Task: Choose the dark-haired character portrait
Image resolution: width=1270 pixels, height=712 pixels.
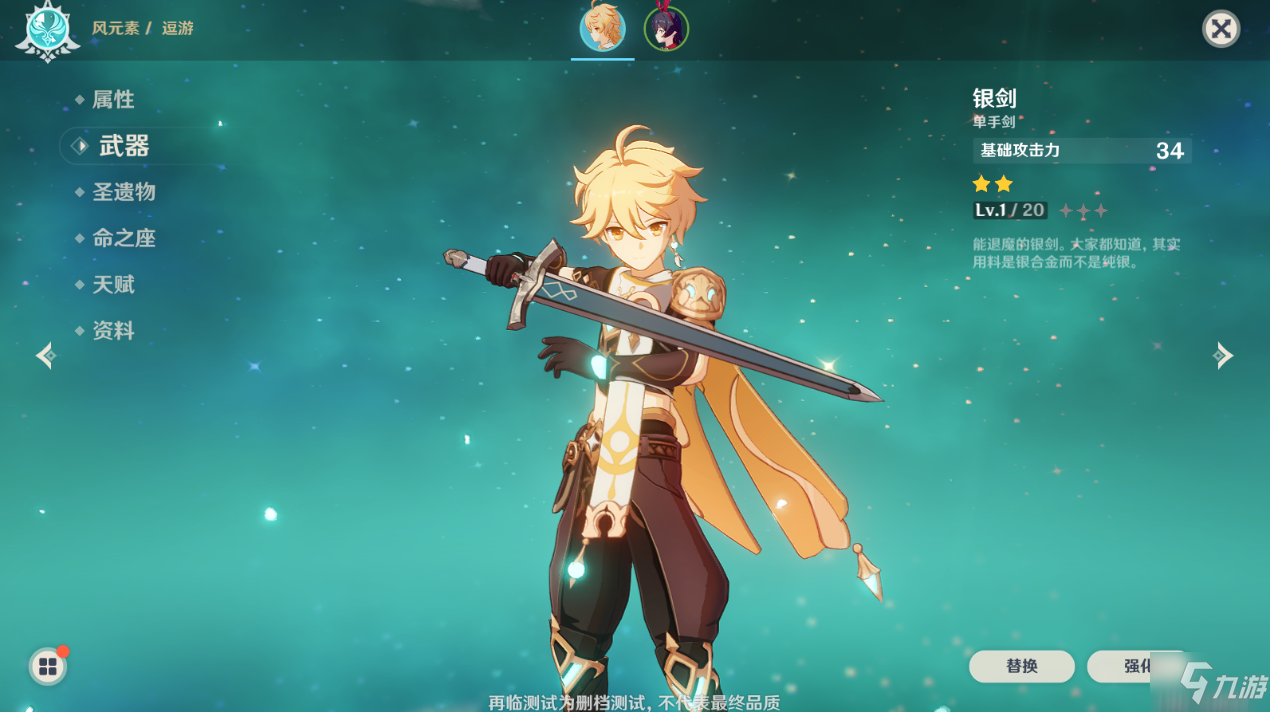Action: pos(666,28)
